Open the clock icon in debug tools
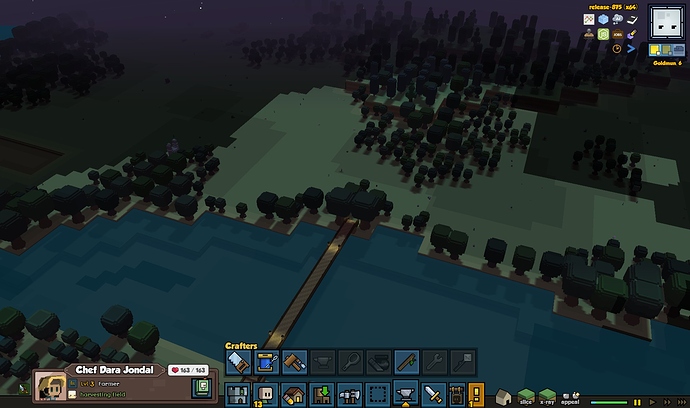Viewport: 690px width, 408px height. click(x=617, y=47)
